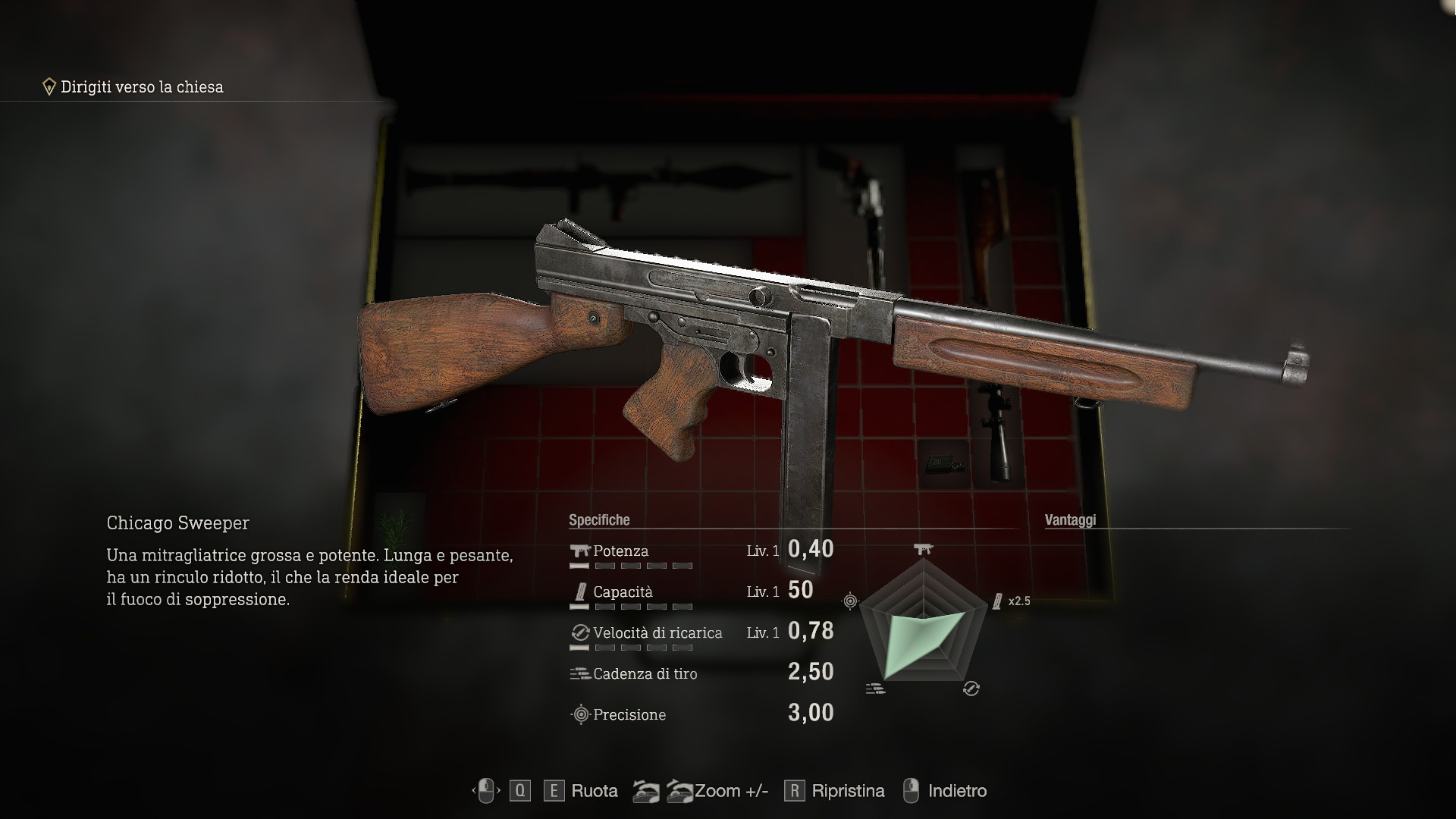Viewport: 1456px width, 819px height.
Task: Select the Chicago Sweeper title text
Action: [177, 522]
